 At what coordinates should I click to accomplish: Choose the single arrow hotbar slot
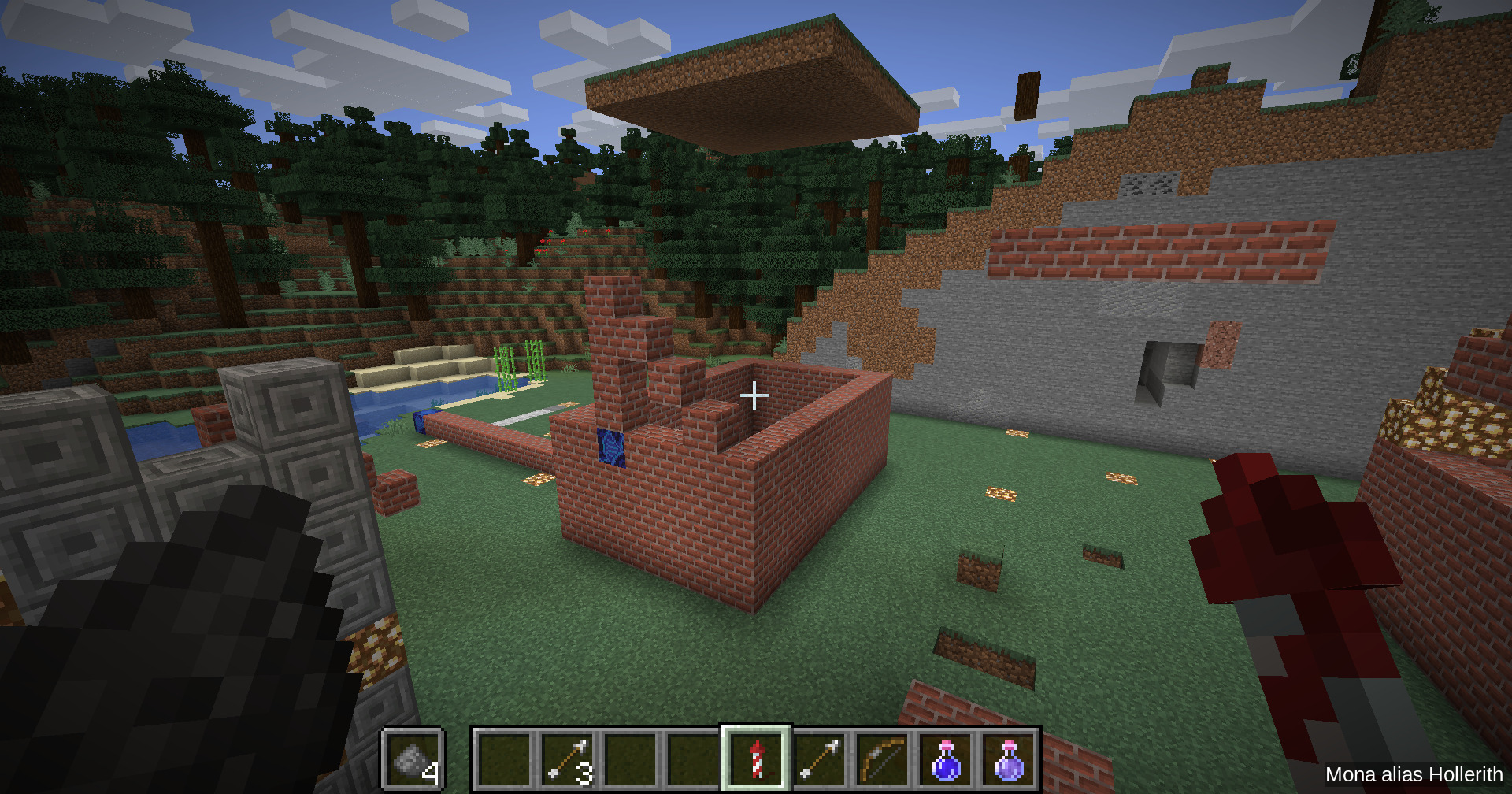[820, 759]
